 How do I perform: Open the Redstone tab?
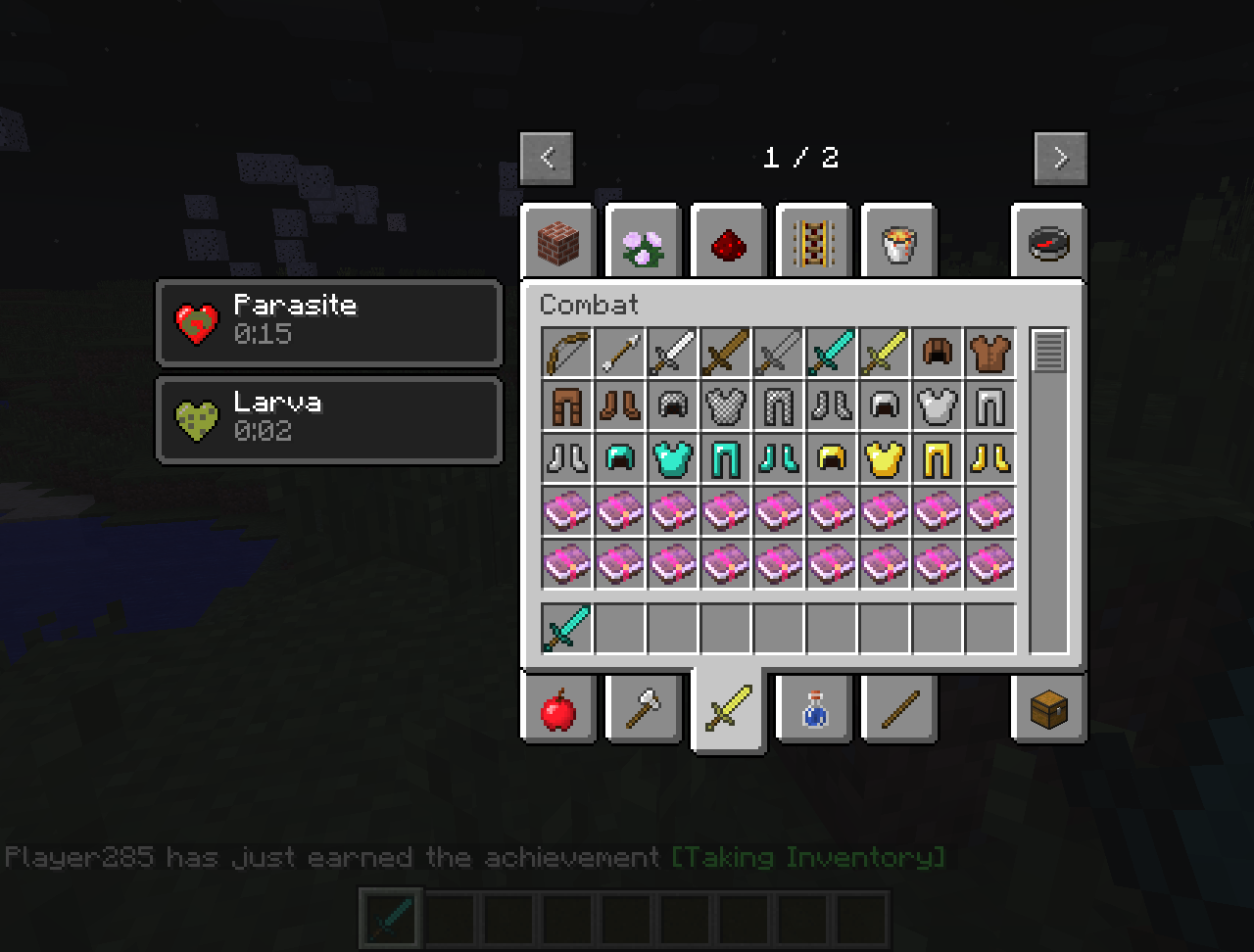pos(728,243)
